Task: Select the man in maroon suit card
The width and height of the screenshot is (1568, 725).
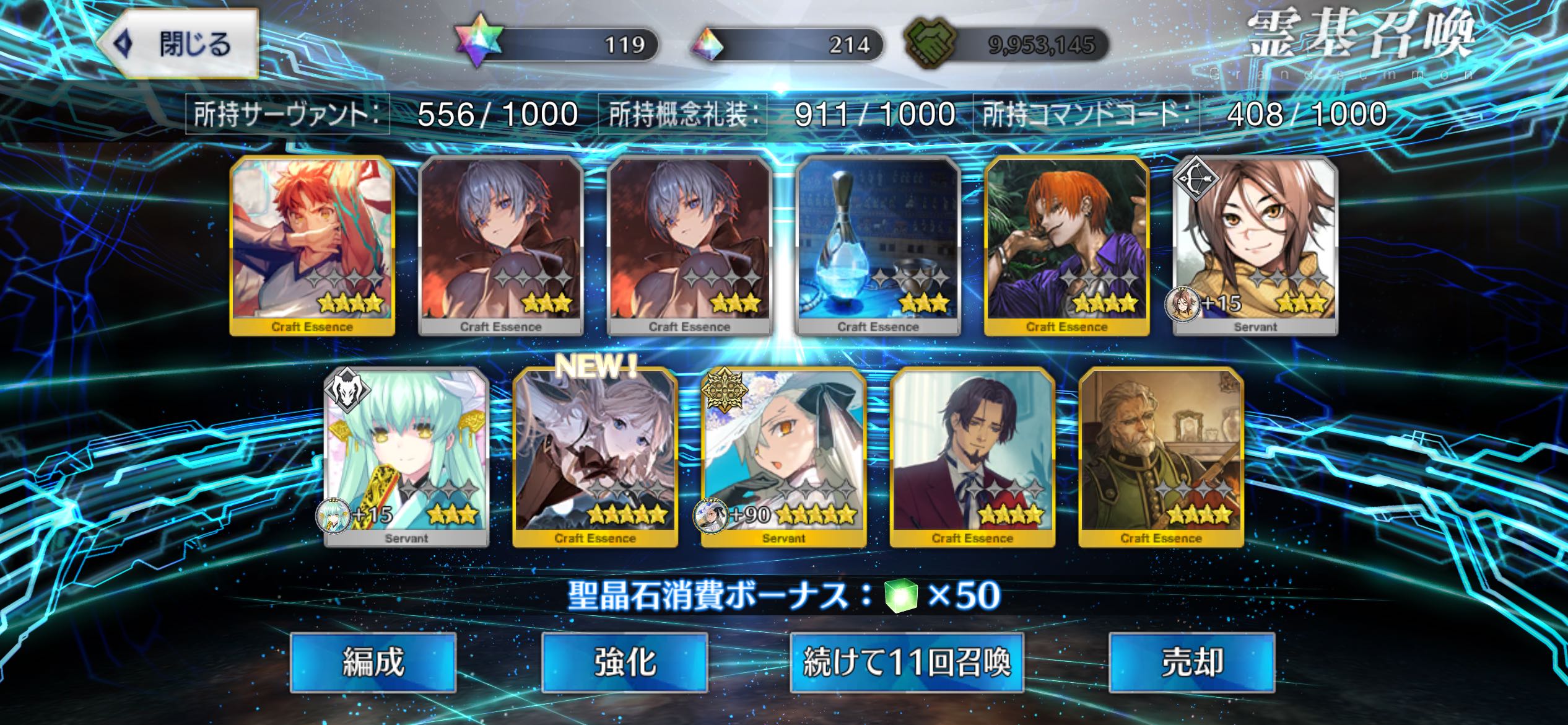Action: [972, 457]
